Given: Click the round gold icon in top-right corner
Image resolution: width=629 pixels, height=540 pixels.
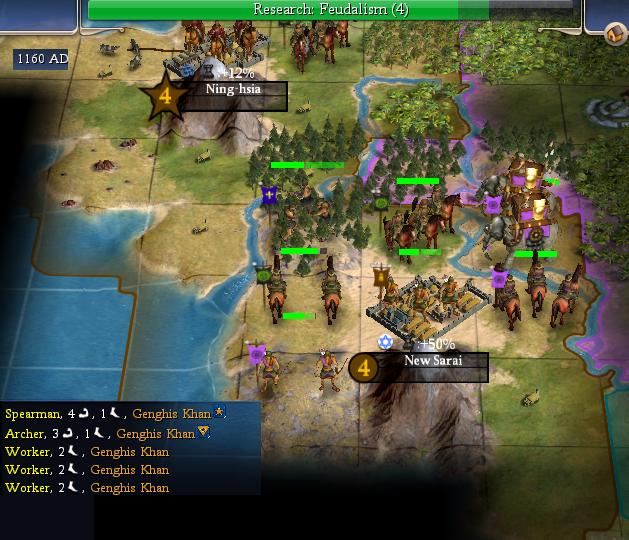Looking at the screenshot, I should tap(617, 36).
